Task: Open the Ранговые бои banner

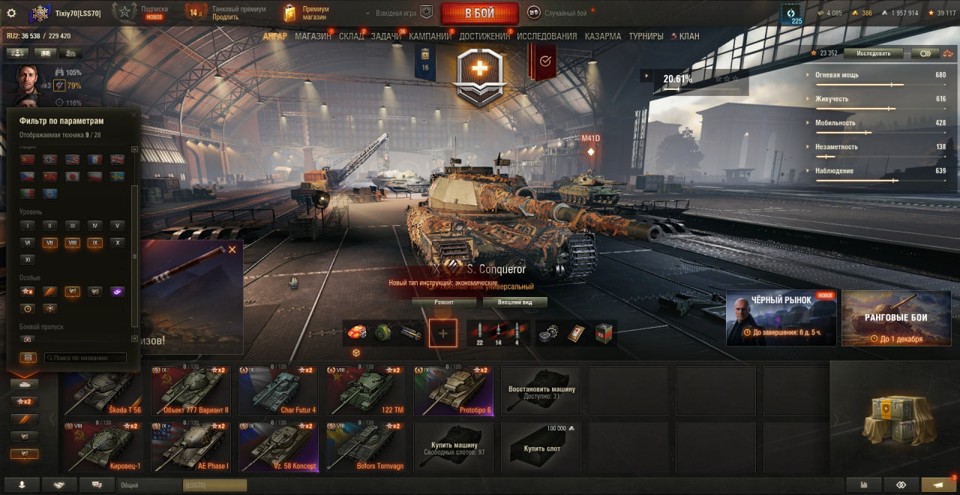Action: tap(896, 318)
